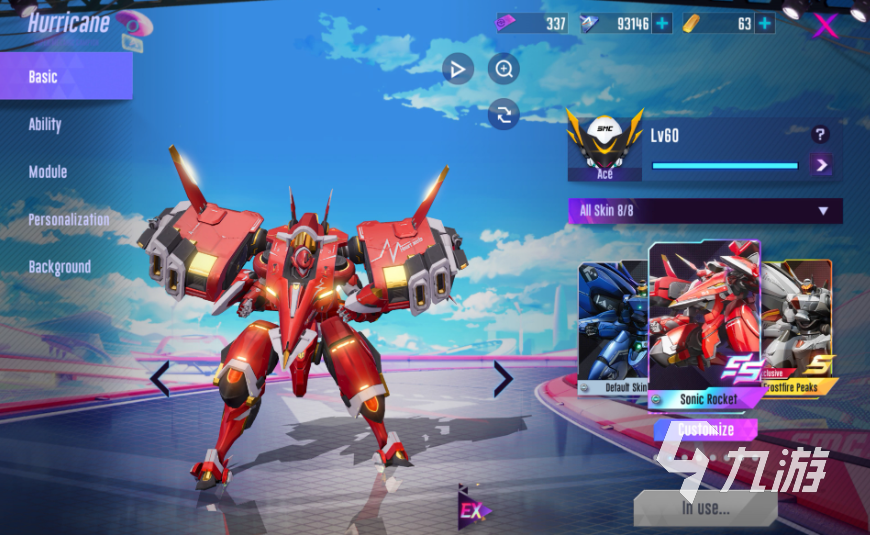Click the magnifier zoom icon
870x535 pixels.
504,69
